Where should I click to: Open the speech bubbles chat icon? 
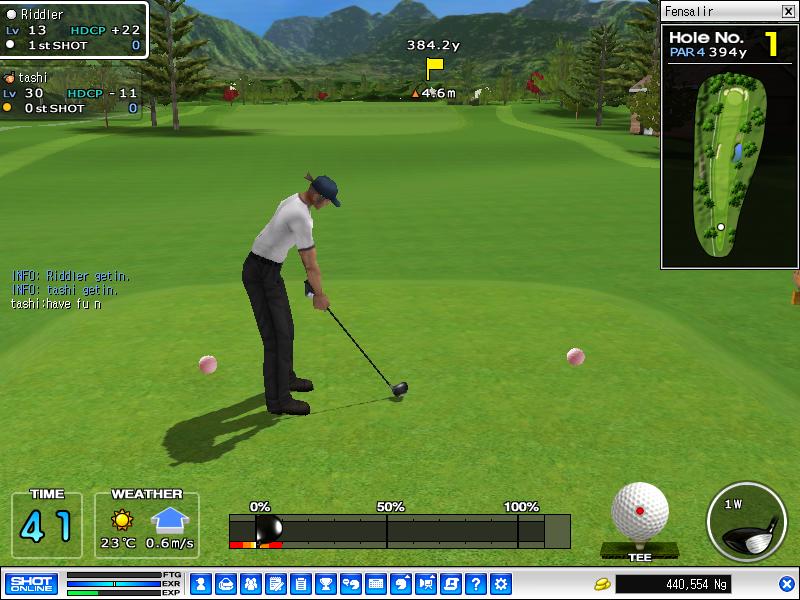(350, 584)
